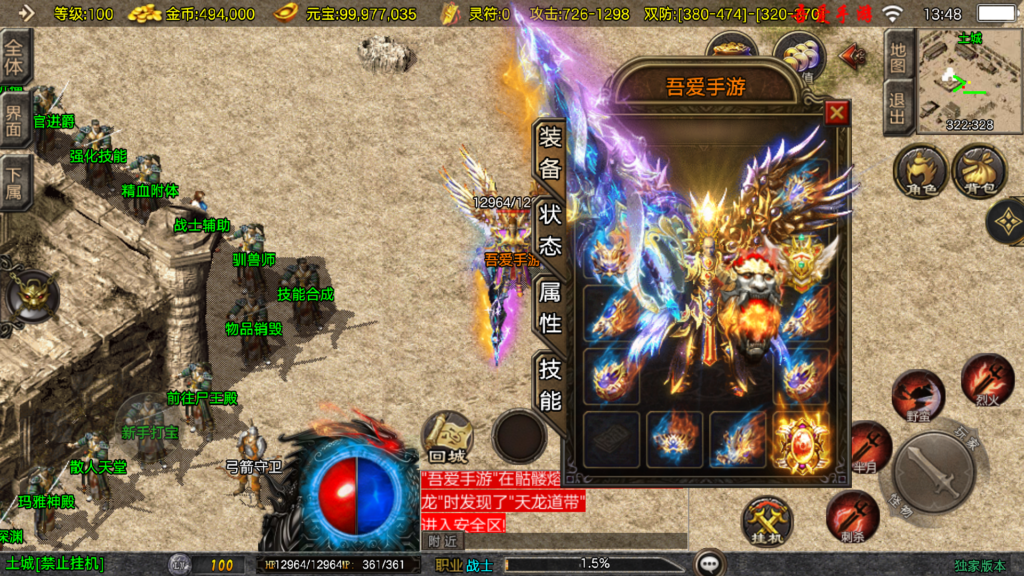Open the 属性 (Attributes) tab
The height and width of the screenshot is (576, 1024).
click(551, 307)
